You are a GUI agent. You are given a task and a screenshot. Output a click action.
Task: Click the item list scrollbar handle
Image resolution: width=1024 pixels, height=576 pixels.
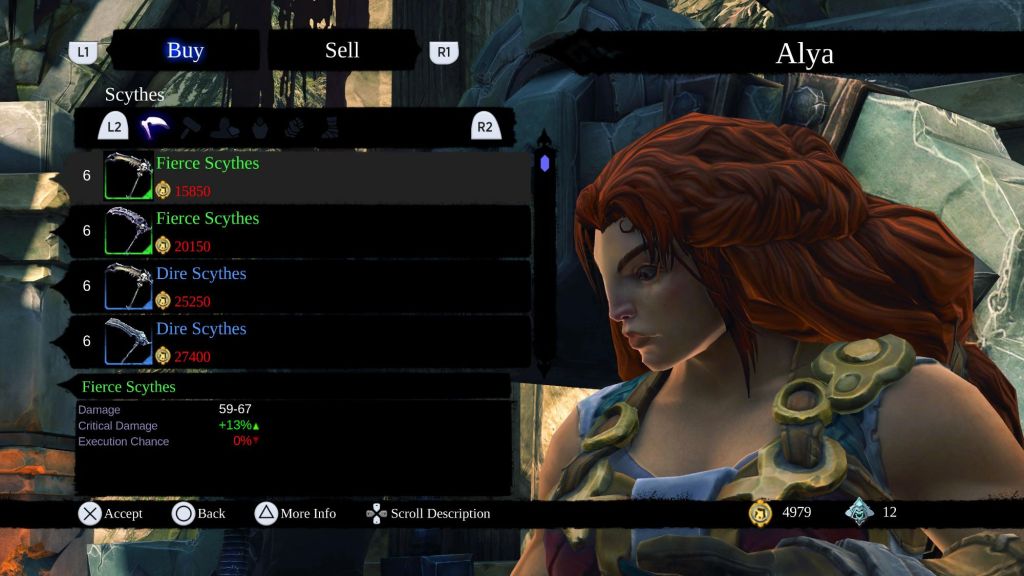[544, 163]
